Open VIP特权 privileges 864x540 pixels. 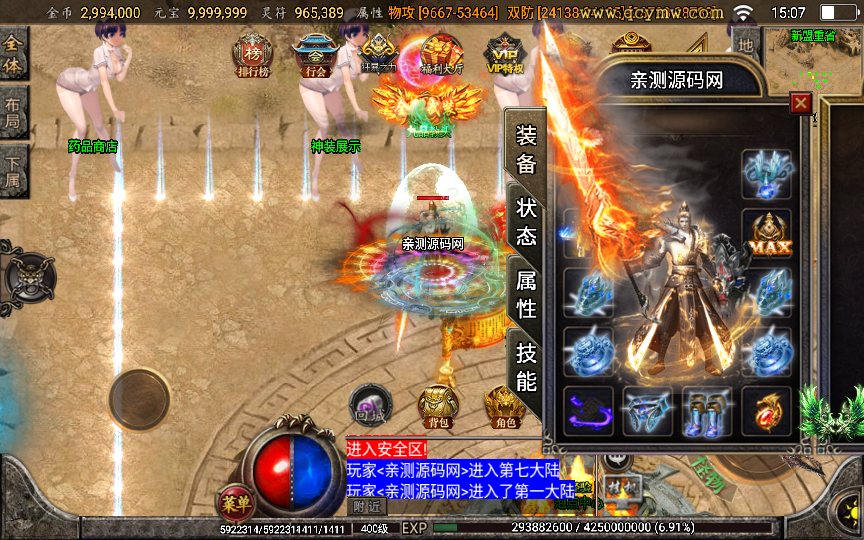tap(505, 55)
